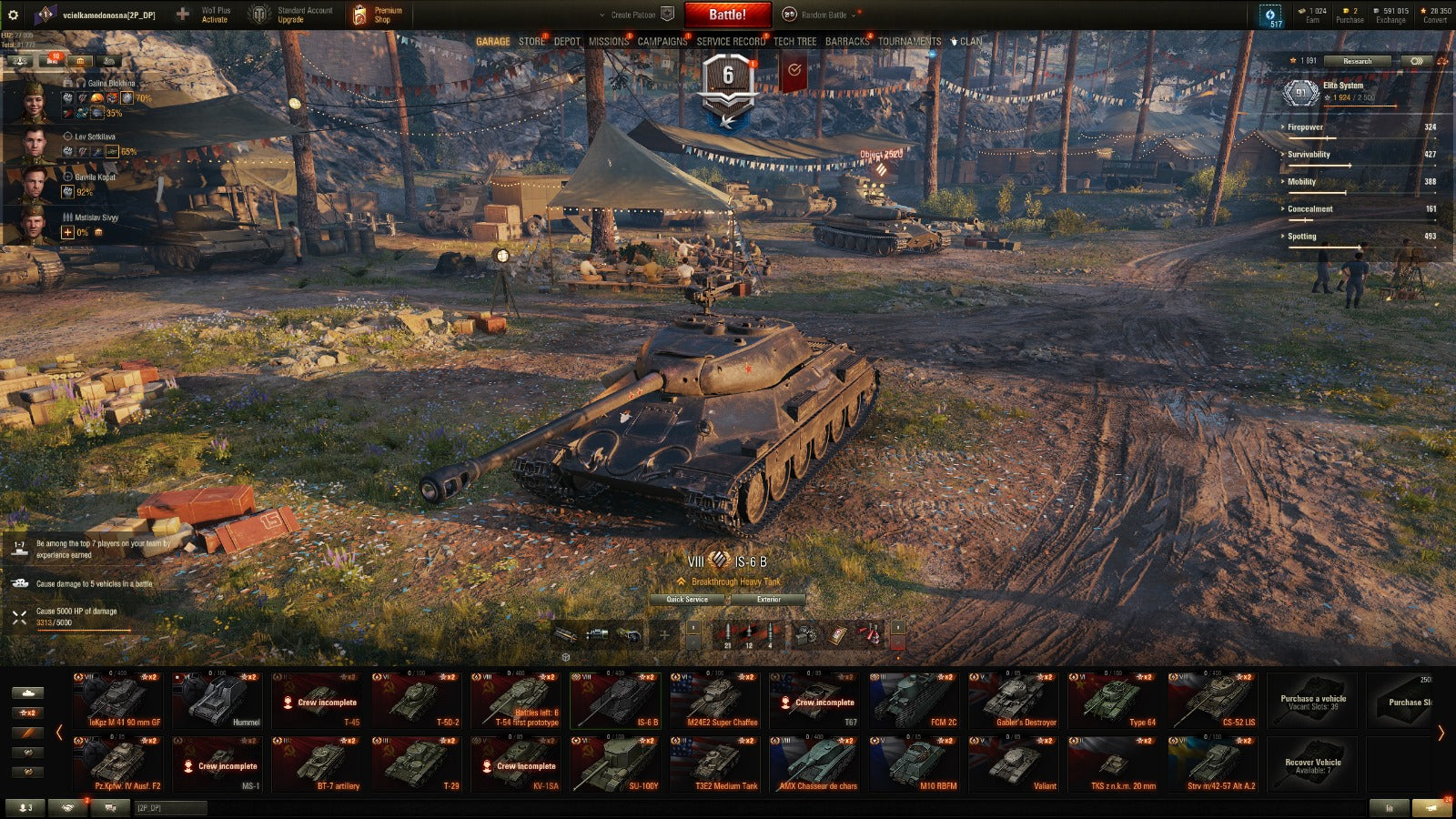The image size is (1456, 819).
Task: Select the Hummel tank in the carousel
Action: point(217,700)
